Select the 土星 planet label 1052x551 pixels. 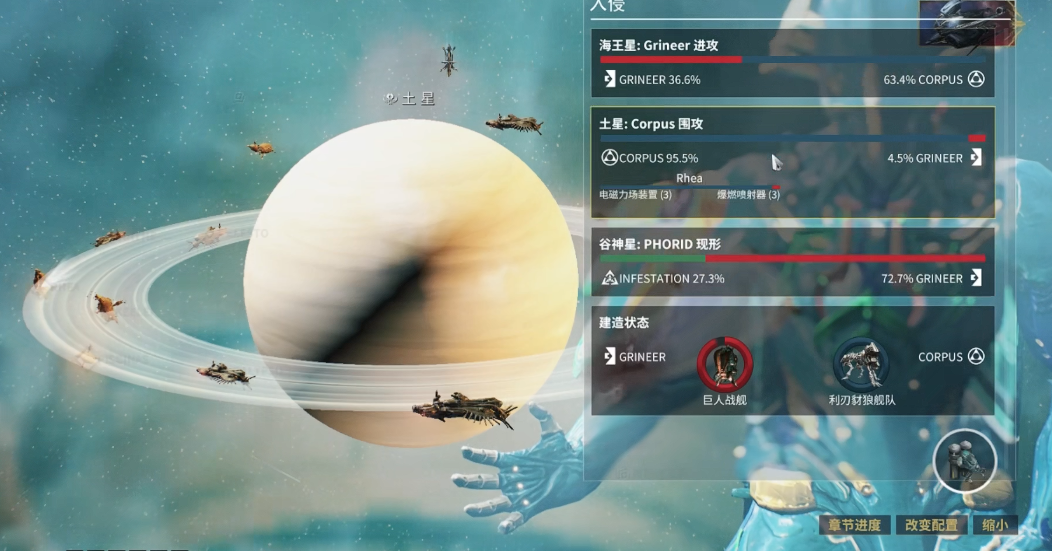412,99
